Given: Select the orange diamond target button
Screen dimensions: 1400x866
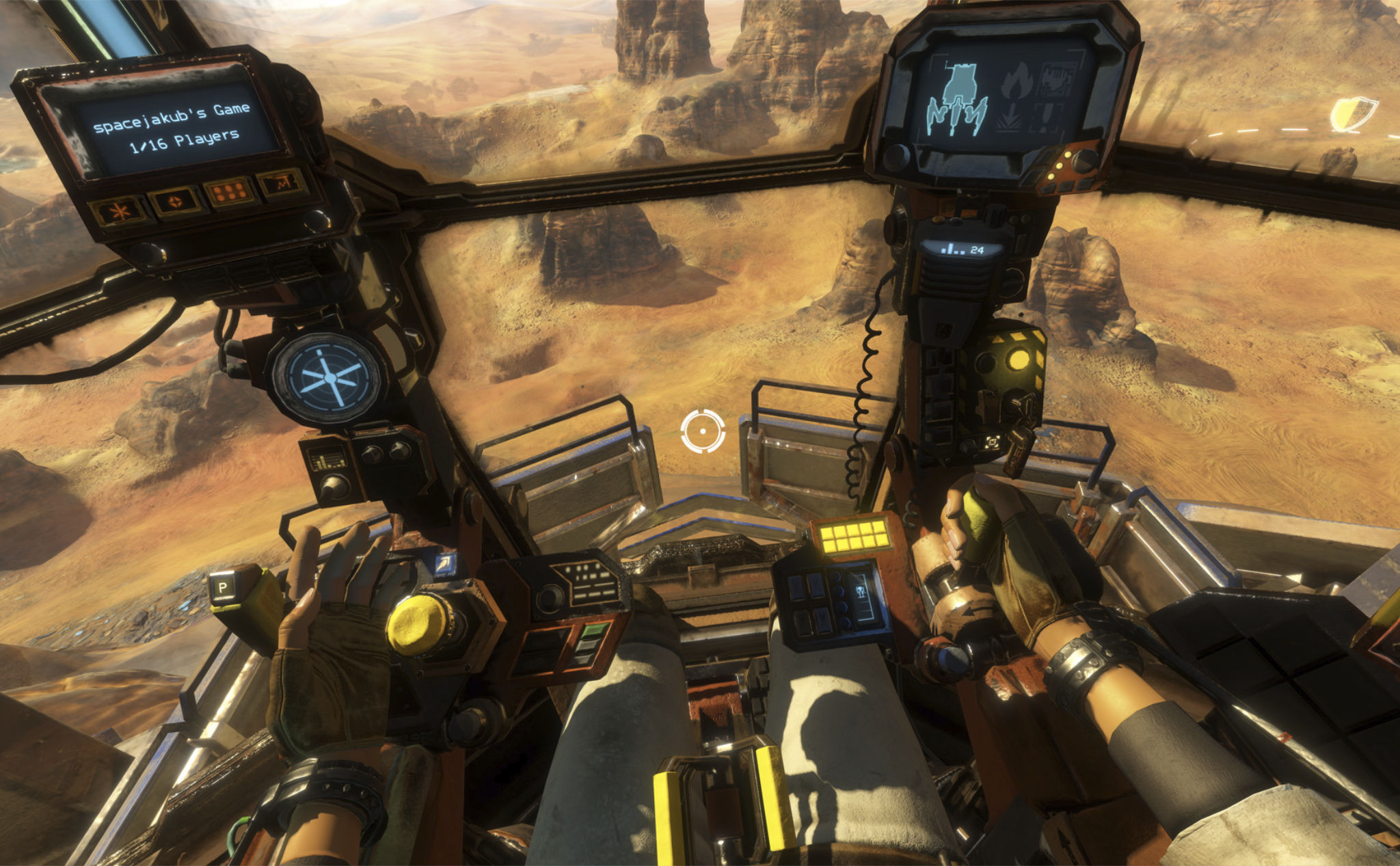Looking at the screenshot, I should pos(176,202).
